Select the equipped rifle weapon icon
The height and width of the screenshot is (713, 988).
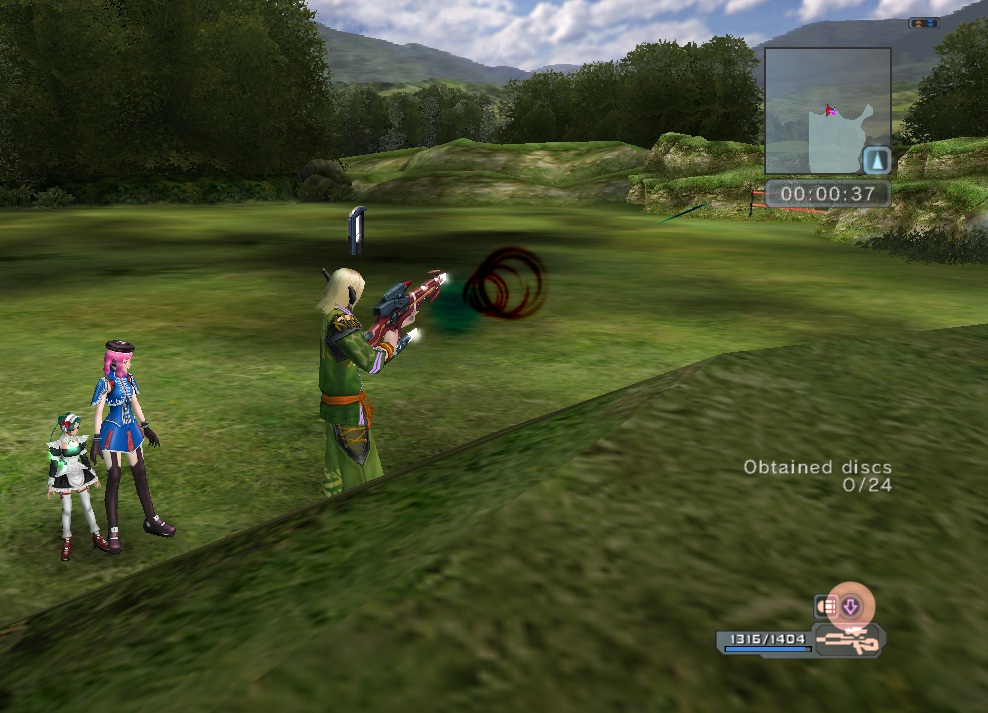[x=846, y=639]
